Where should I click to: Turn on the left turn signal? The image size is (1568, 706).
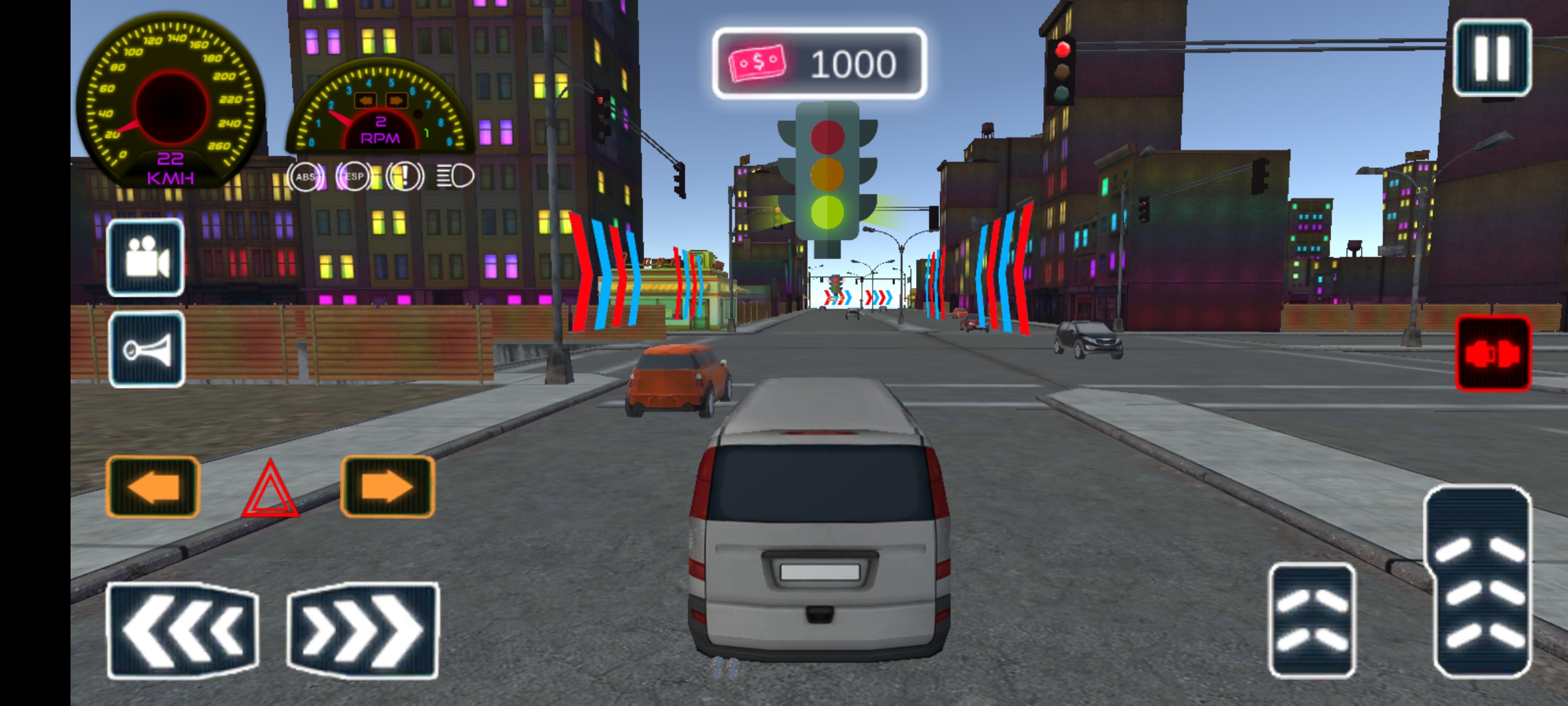click(152, 487)
